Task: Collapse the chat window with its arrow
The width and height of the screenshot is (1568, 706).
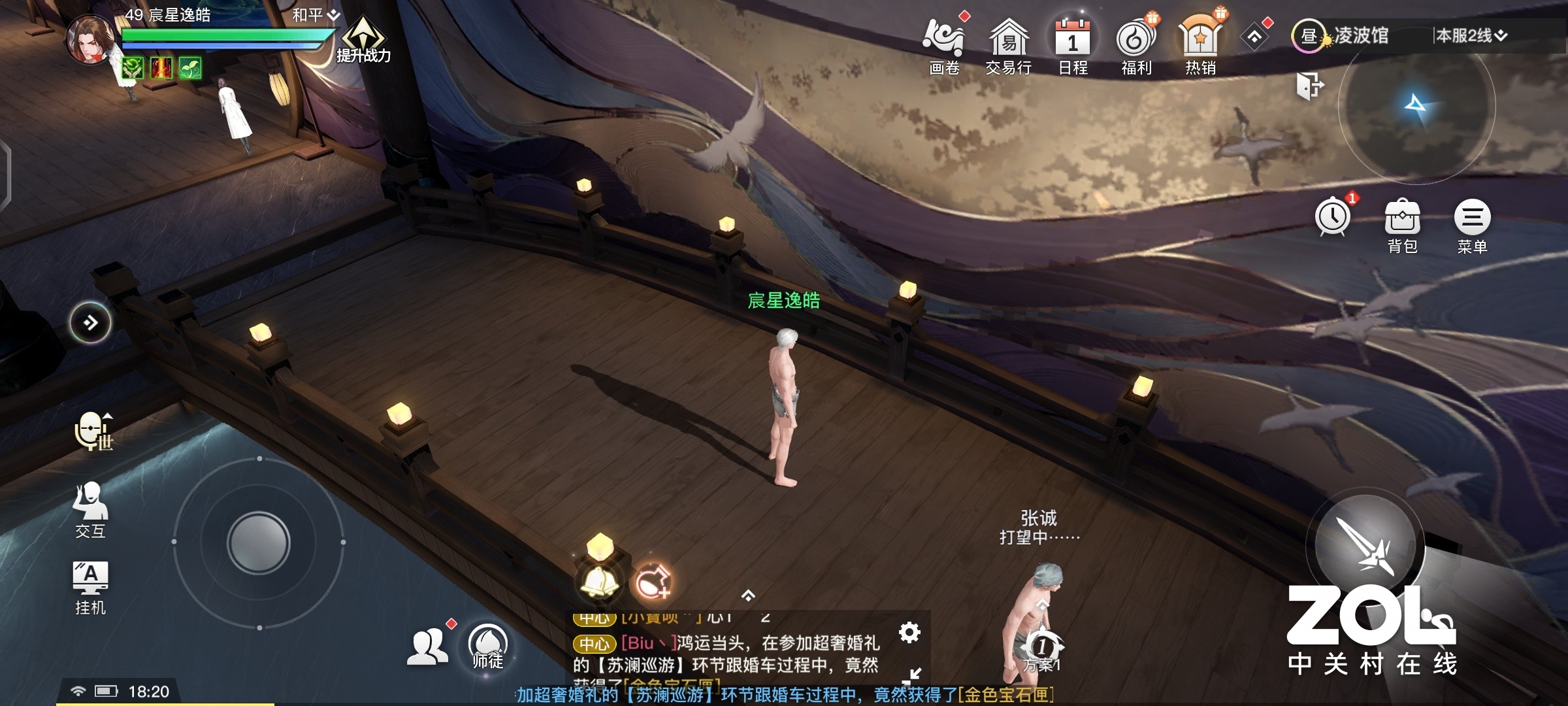Action: (x=914, y=676)
